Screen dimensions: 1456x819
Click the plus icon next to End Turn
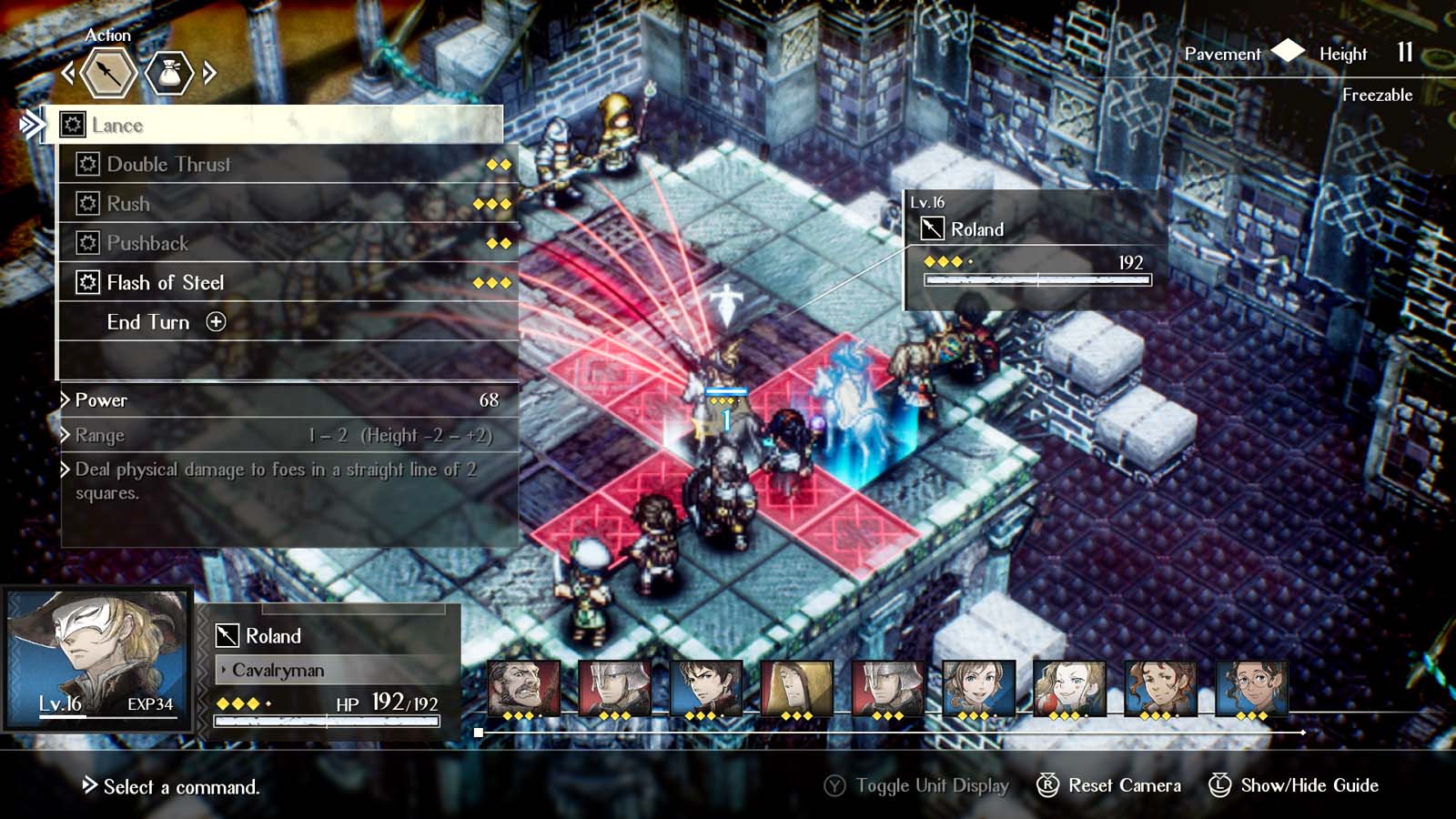(215, 322)
